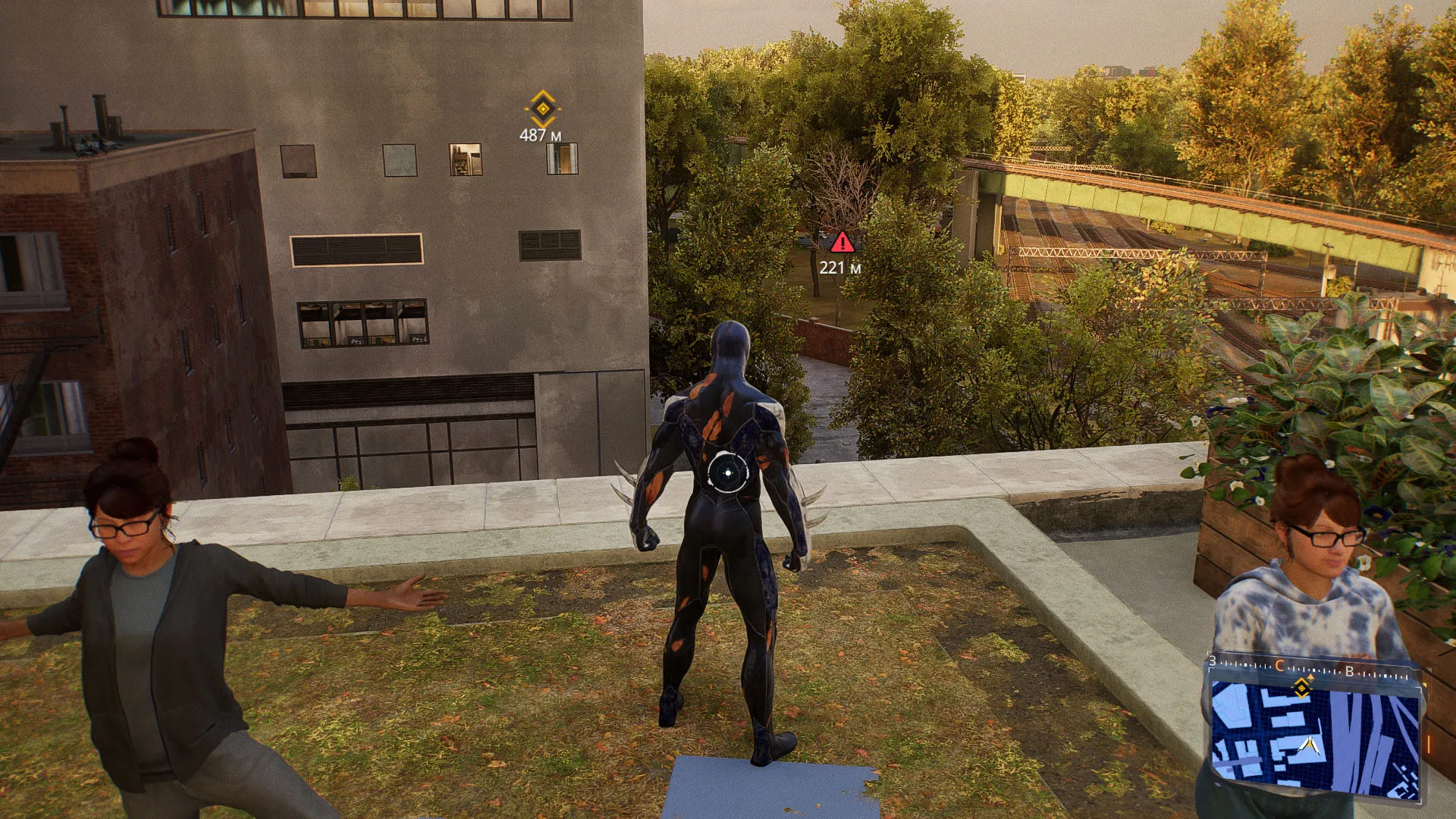The width and height of the screenshot is (1456, 819).
Task: Select the yellow diamond objective waypoint marker
Action: pos(542,108)
